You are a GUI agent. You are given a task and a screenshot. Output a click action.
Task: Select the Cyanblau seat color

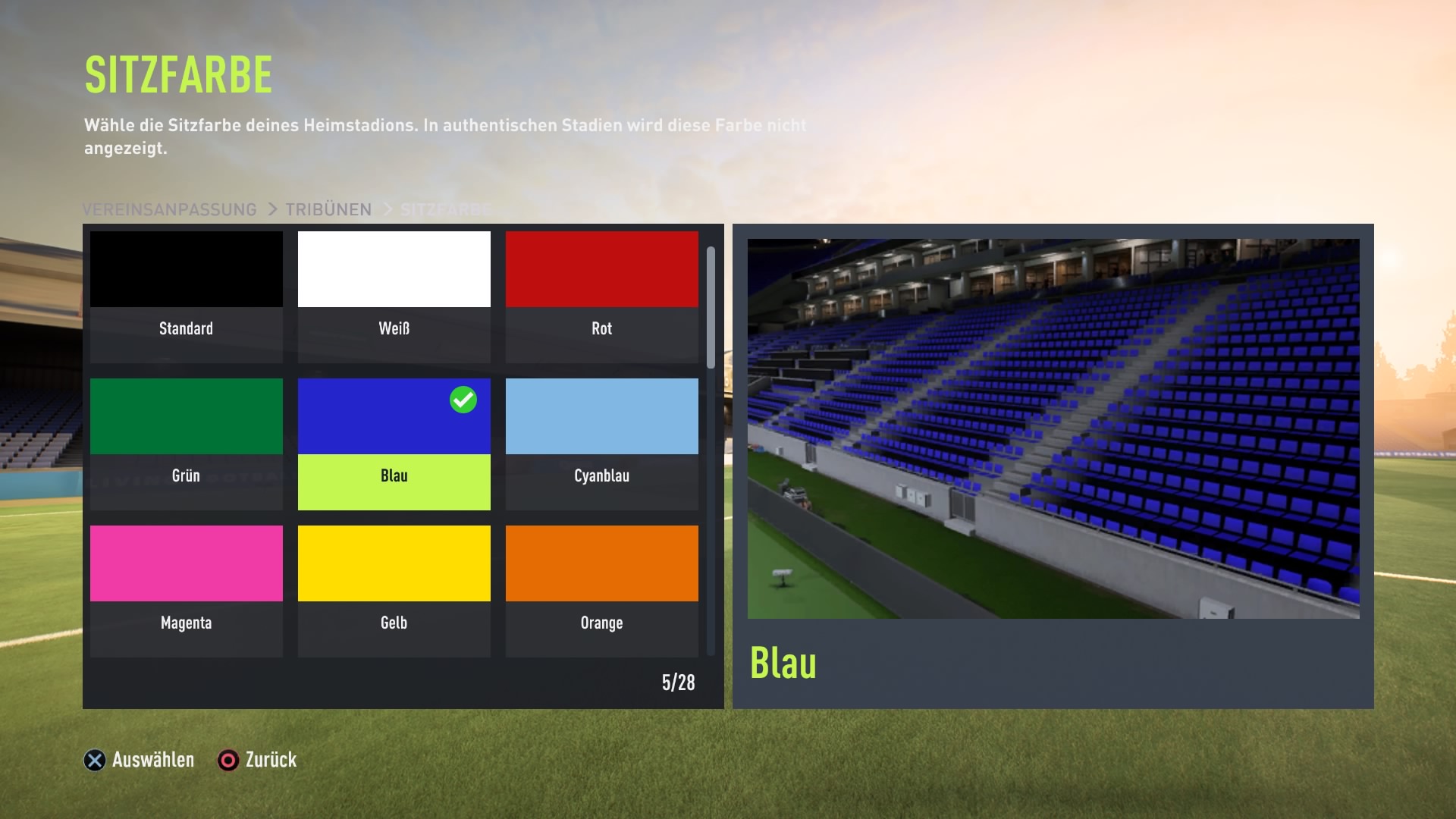601,443
